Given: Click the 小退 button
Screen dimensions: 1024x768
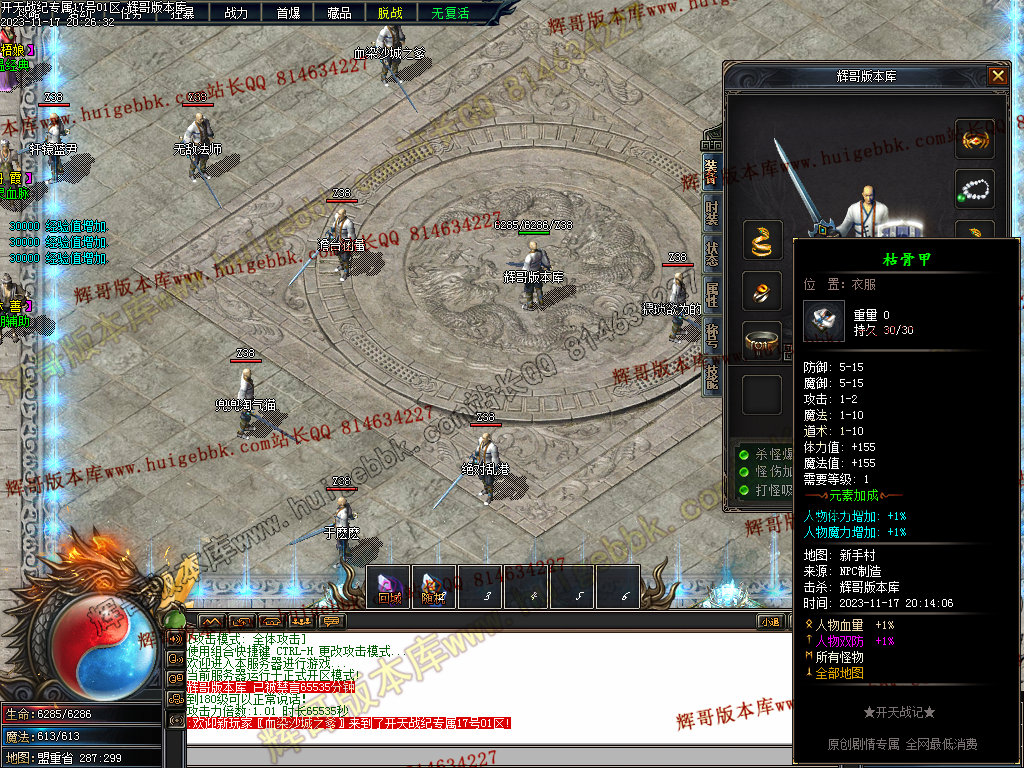Looking at the screenshot, I should [x=770, y=622].
